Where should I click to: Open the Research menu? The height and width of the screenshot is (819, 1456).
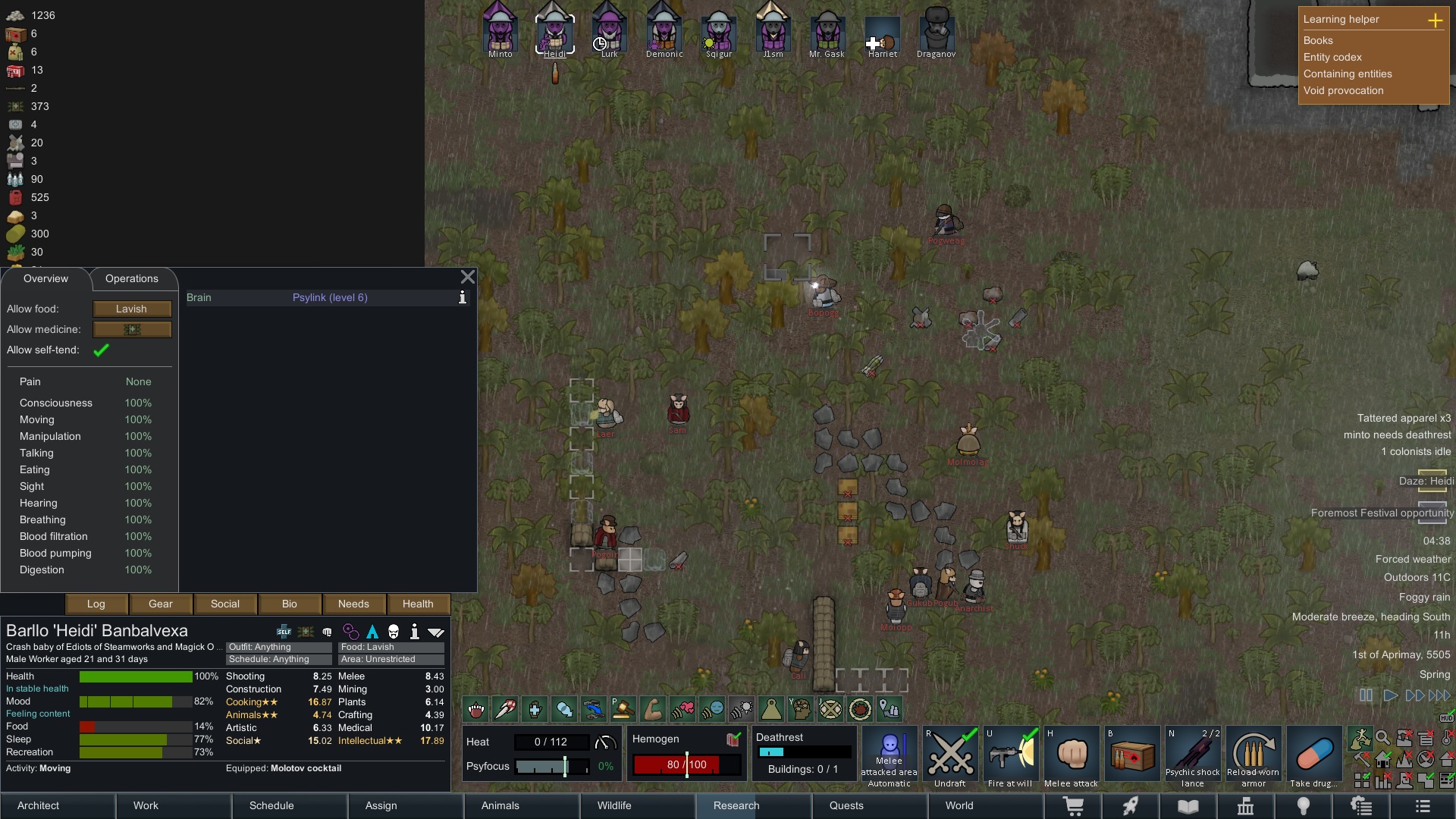(x=736, y=806)
